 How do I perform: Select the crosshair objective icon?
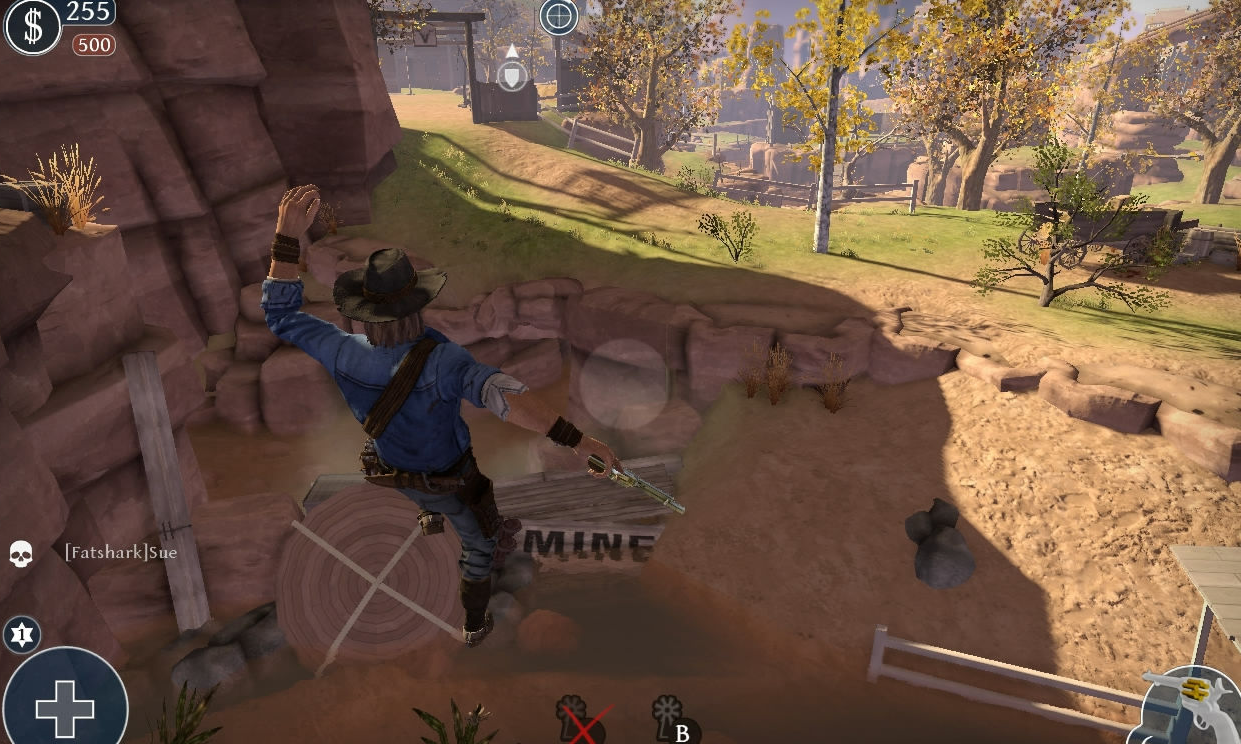click(x=559, y=17)
